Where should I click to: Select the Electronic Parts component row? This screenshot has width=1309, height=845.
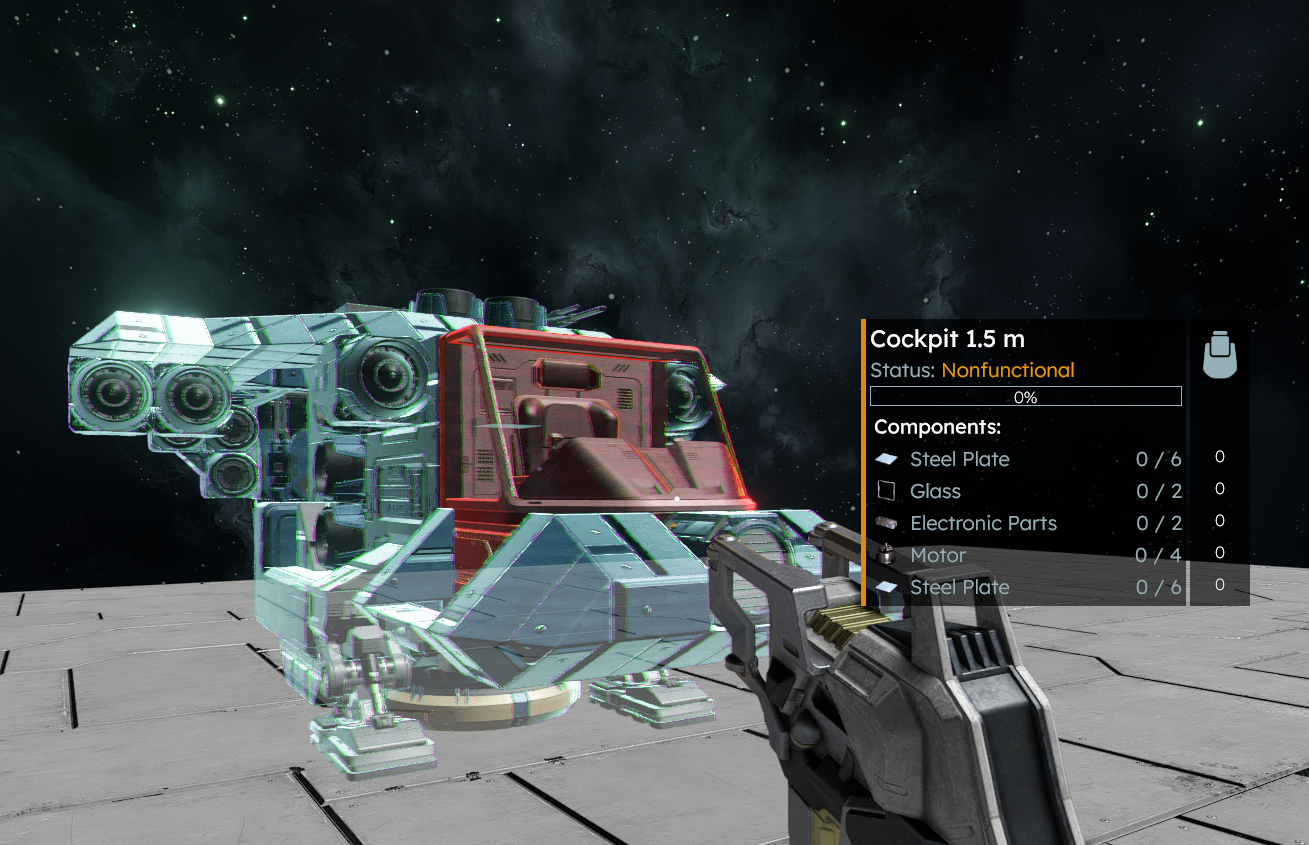[x=1027, y=523]
